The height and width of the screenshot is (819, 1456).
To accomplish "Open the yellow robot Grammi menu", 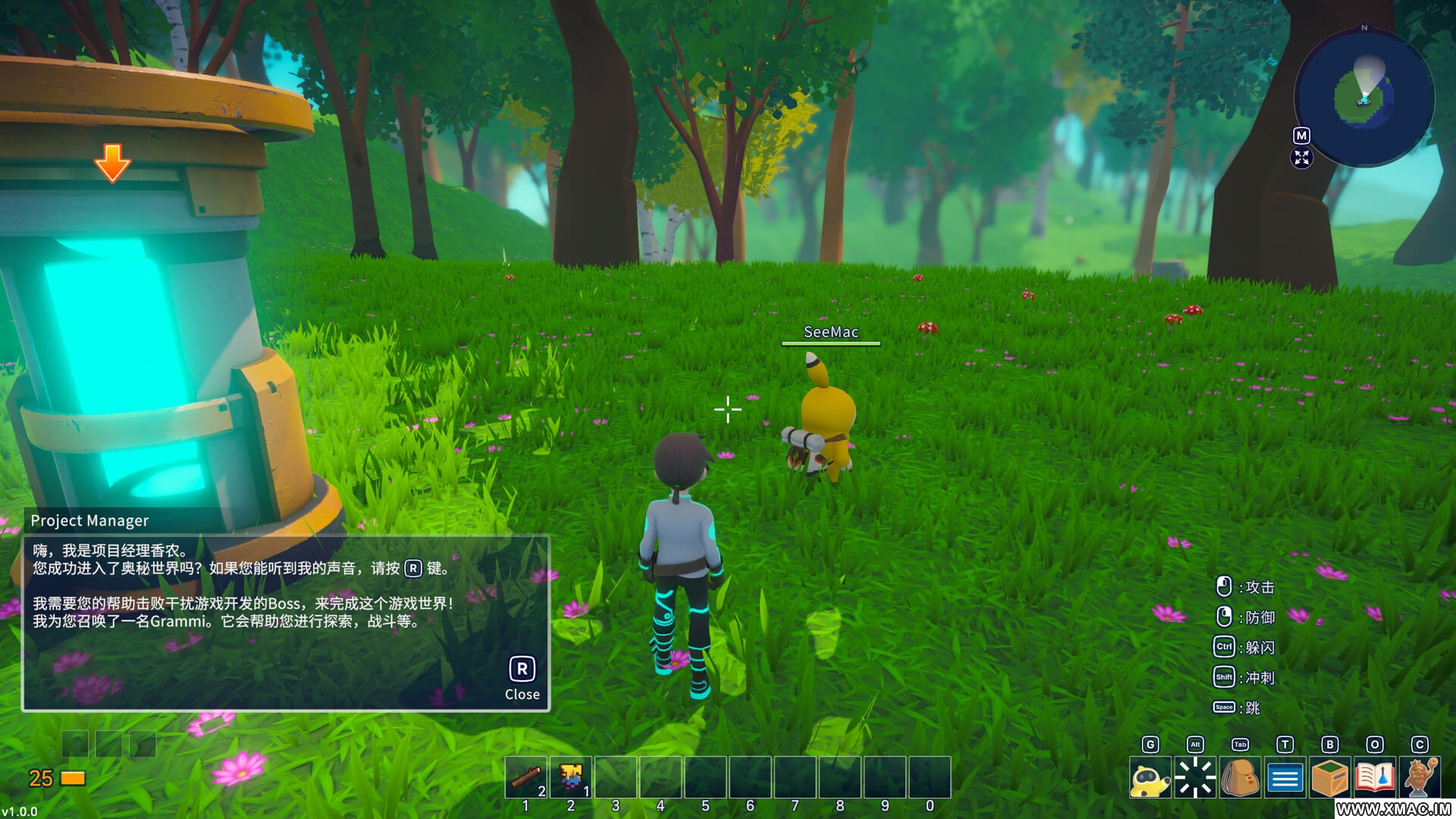I will [1150, 778].
